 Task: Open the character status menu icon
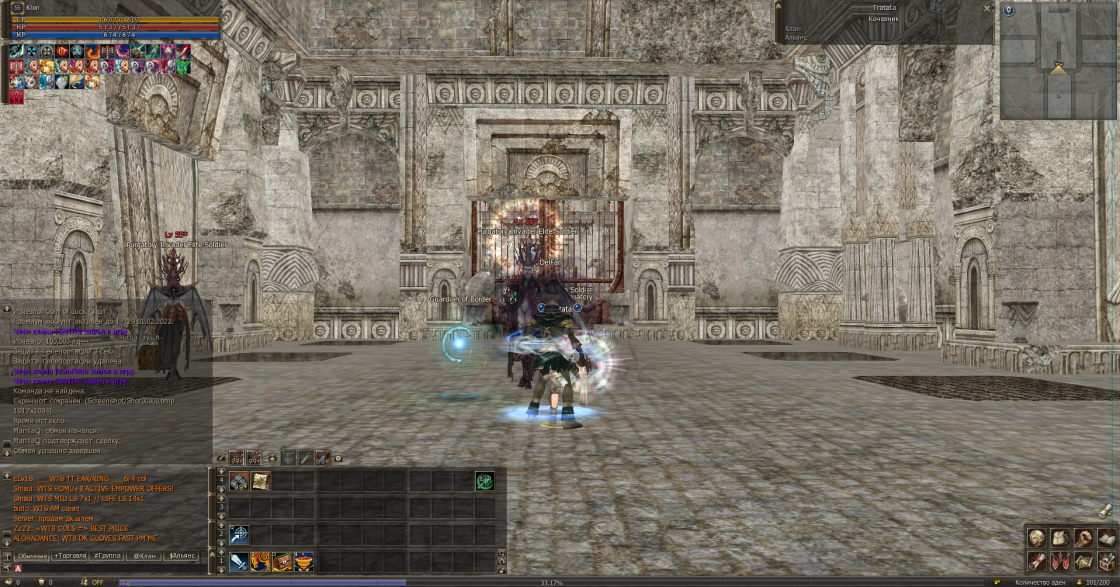(x=1037, y=538)
